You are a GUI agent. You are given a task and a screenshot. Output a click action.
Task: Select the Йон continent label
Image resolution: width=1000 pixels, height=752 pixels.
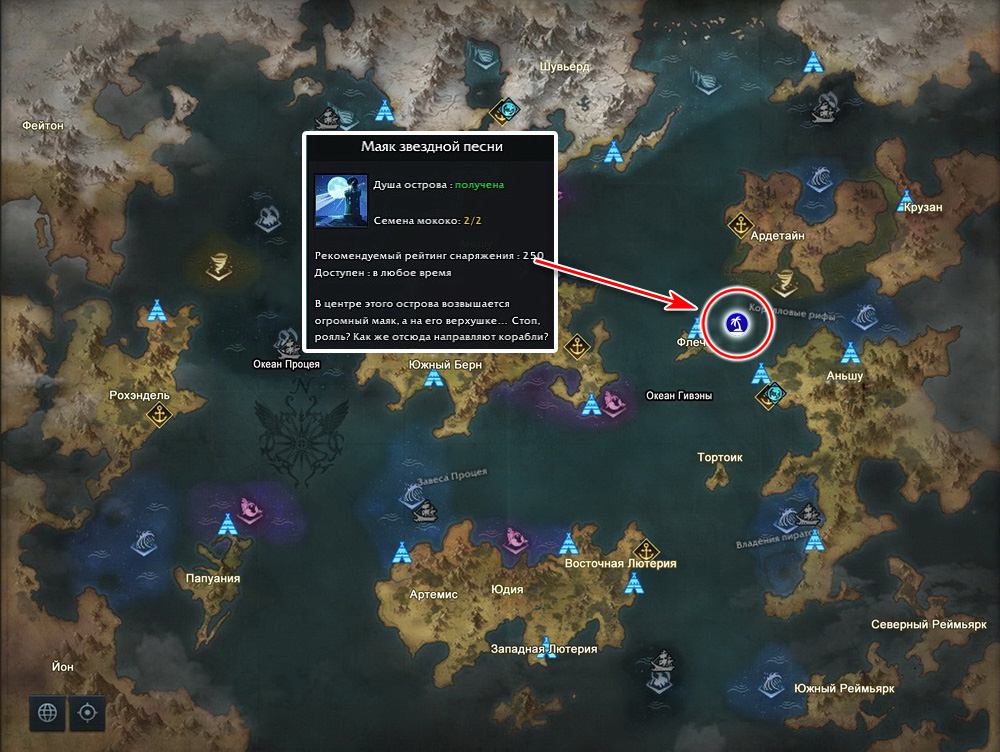(x=62, y=665)
